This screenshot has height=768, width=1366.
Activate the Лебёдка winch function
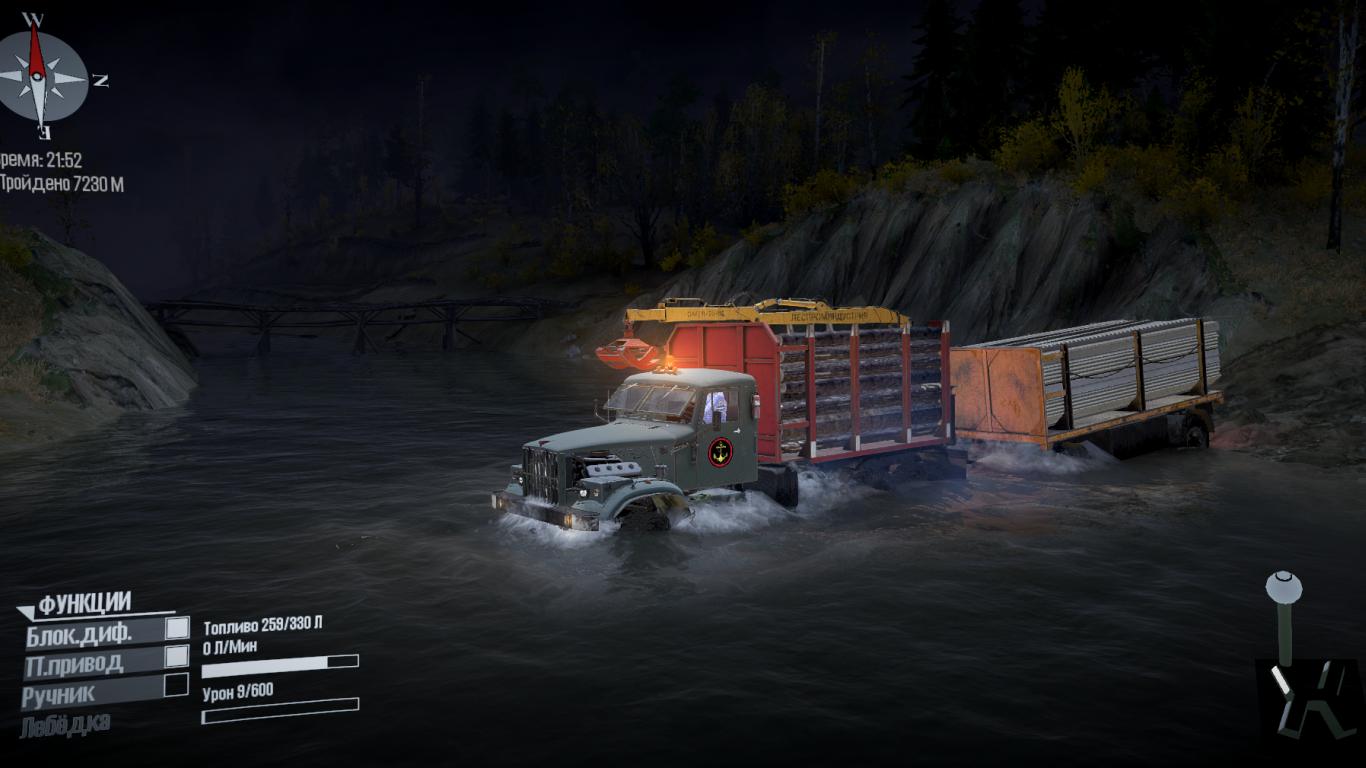[x=65, y=724]
